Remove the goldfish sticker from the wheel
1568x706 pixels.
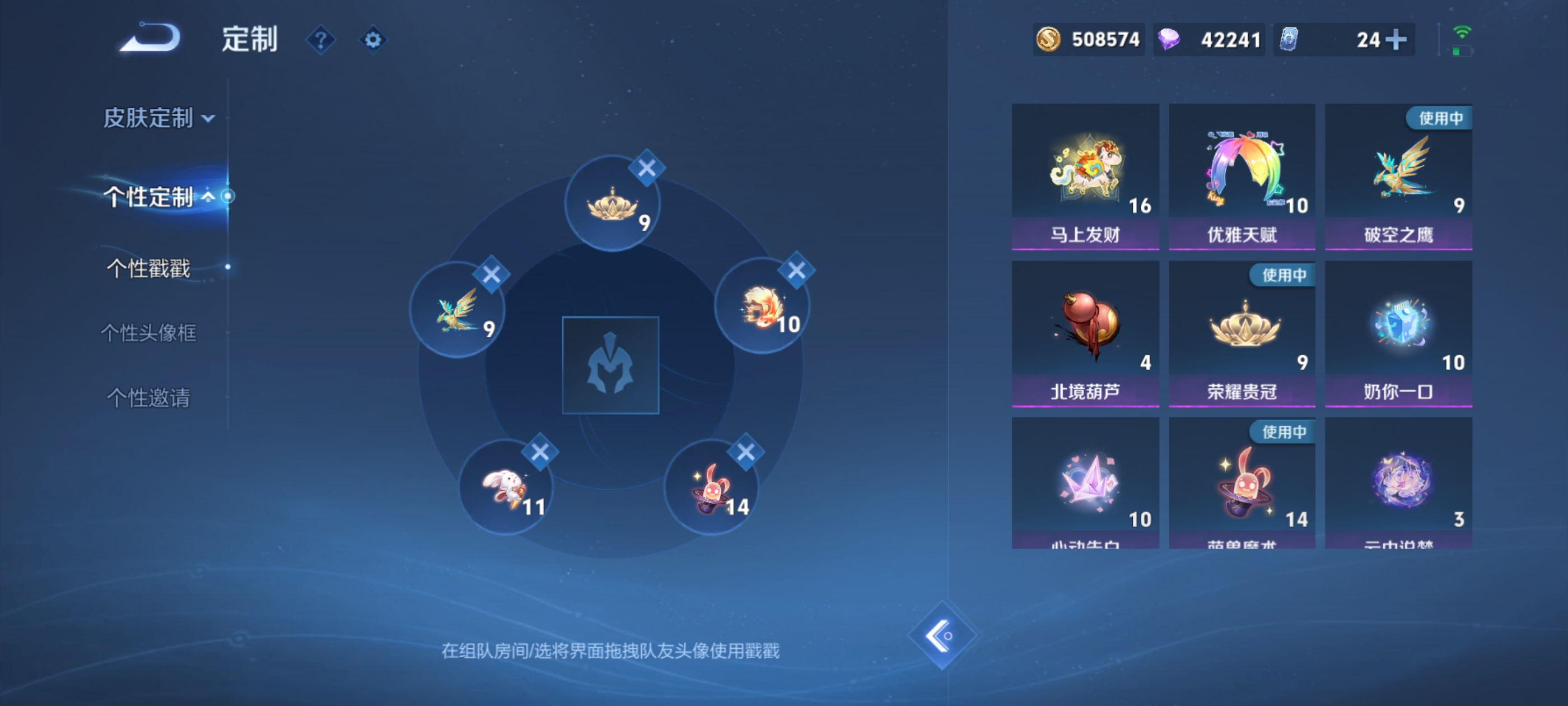tap(796, 270)
